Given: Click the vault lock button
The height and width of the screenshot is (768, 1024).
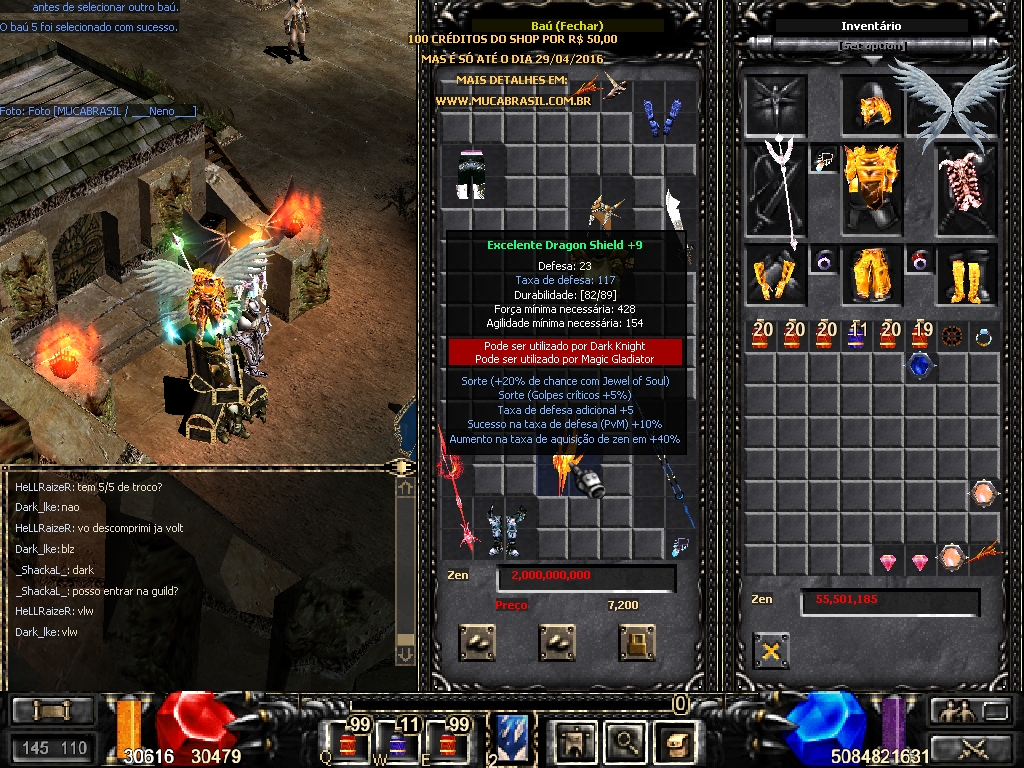Looking at the screenshot, I should [636, 642].
